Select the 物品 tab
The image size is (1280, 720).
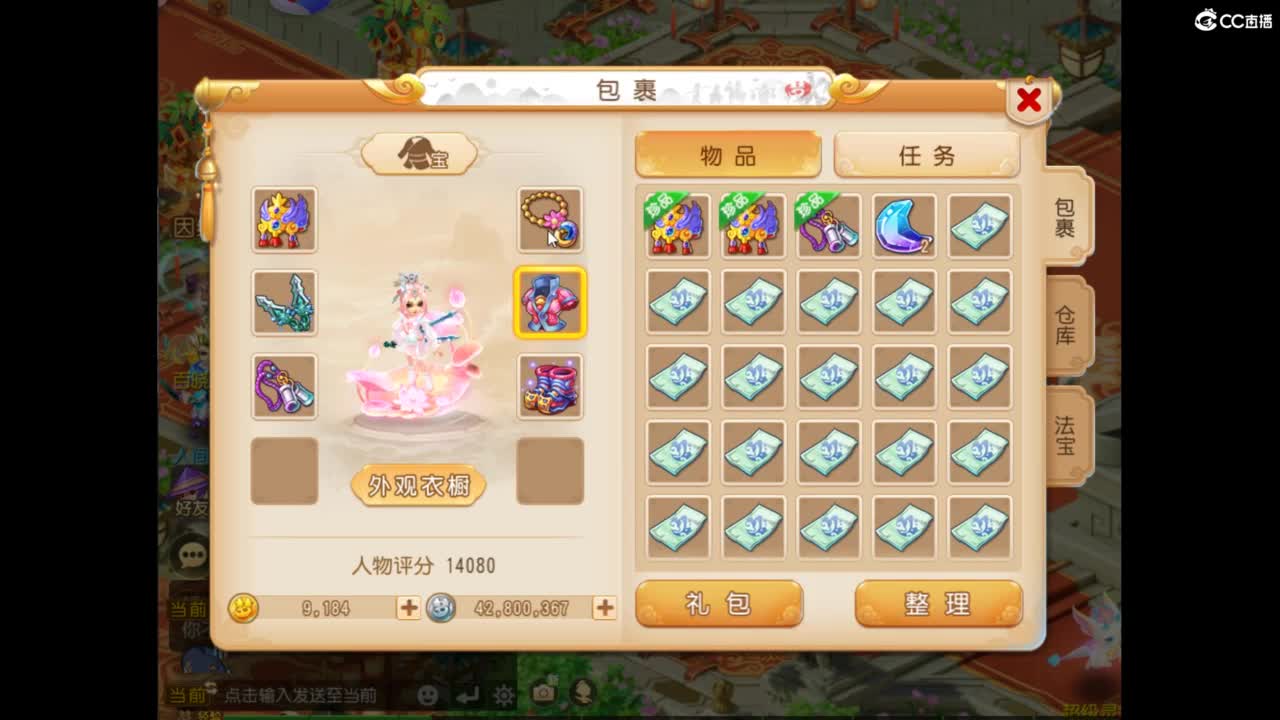point(727,154)
